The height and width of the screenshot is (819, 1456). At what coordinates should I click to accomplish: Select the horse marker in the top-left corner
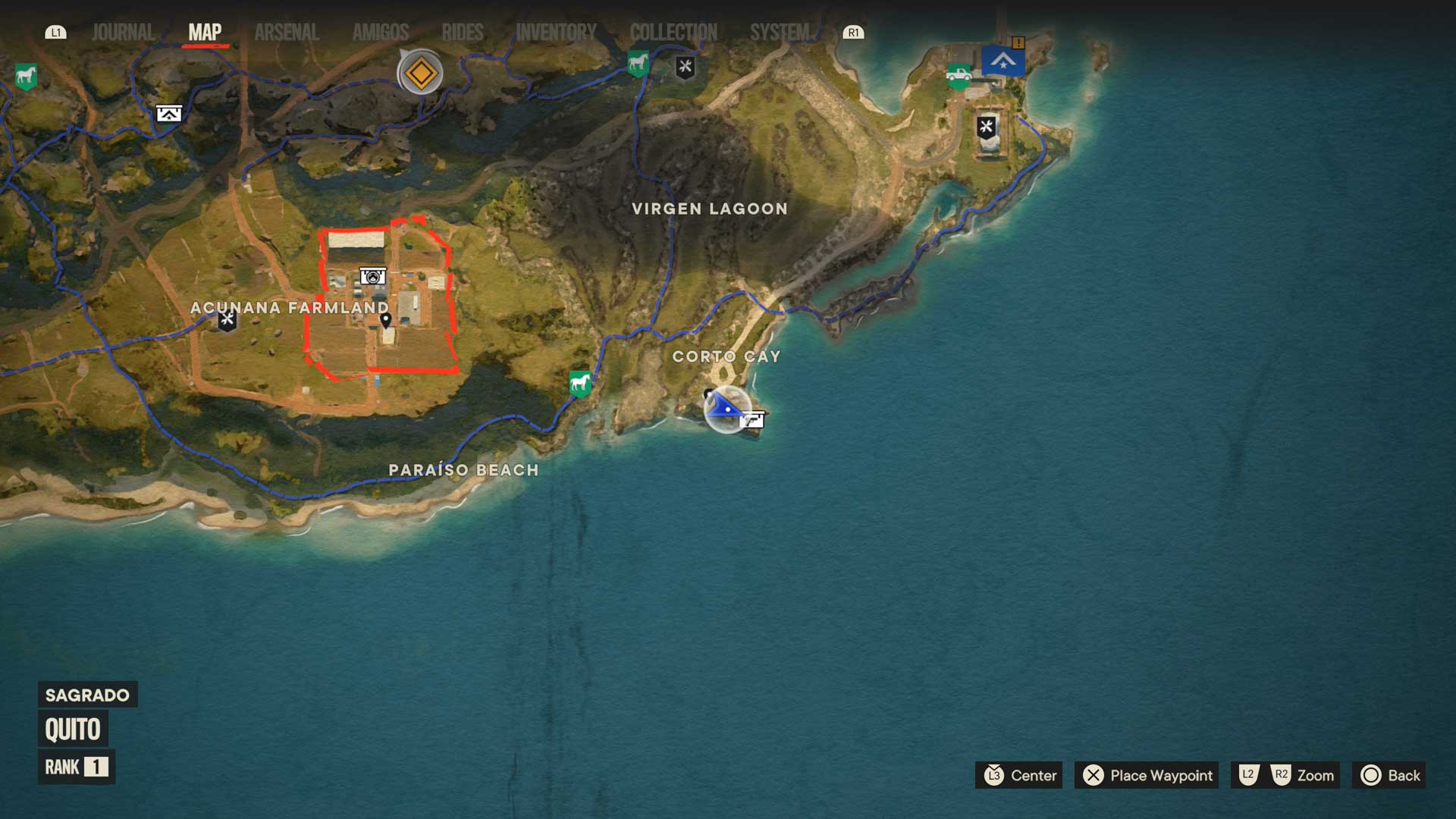(x=26, y=76)
